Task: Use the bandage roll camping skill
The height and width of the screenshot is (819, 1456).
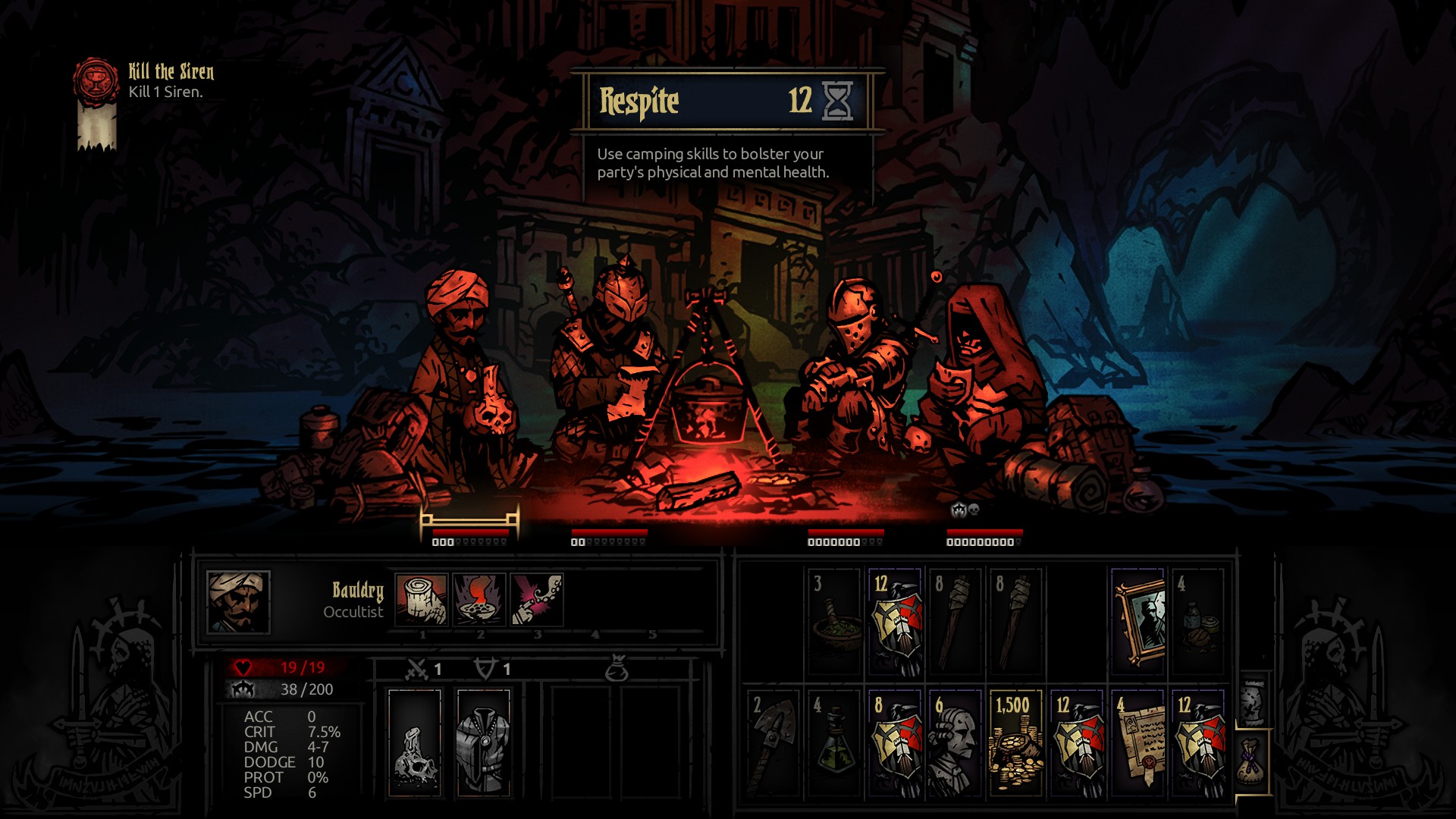Action: click(421, 600)
